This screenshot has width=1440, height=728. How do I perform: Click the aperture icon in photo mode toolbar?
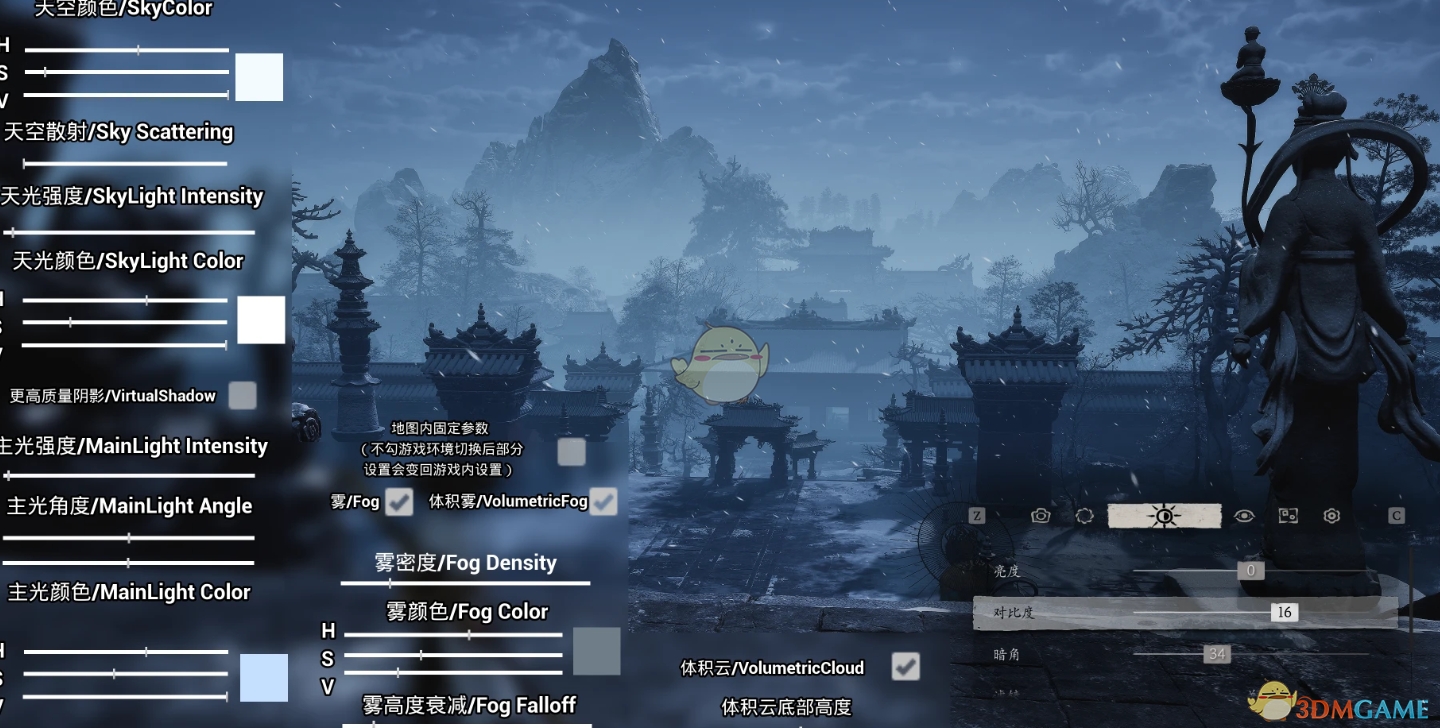pos(1085,515)
